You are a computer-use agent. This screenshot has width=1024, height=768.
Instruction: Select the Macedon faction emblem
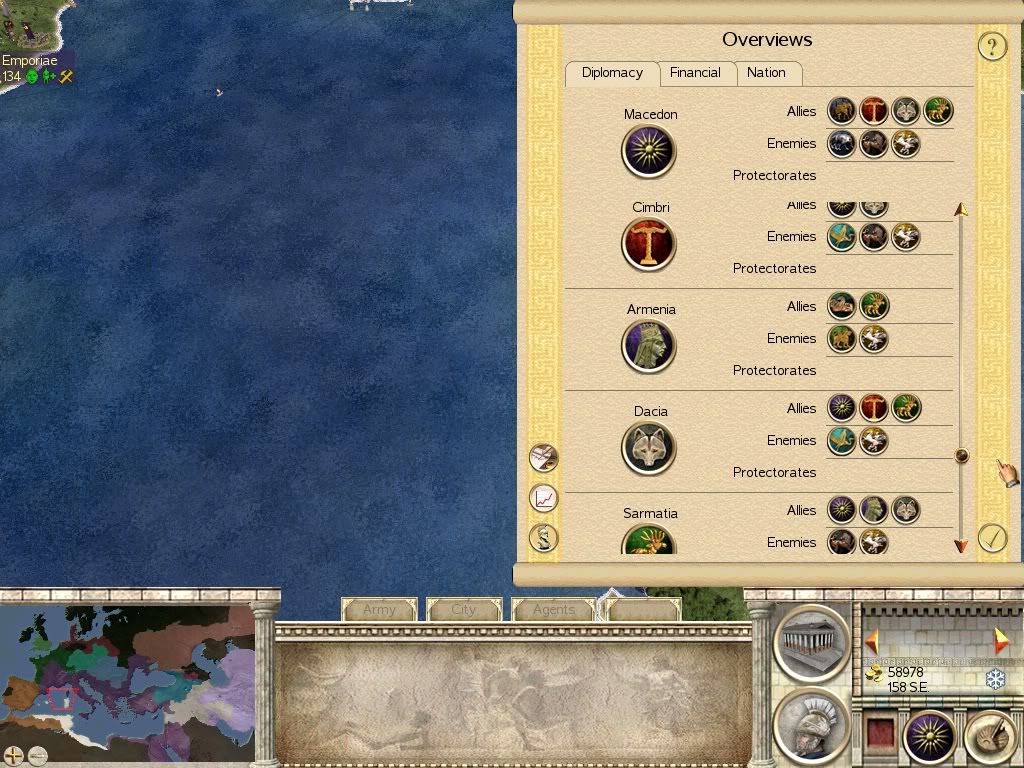point(649,151)
